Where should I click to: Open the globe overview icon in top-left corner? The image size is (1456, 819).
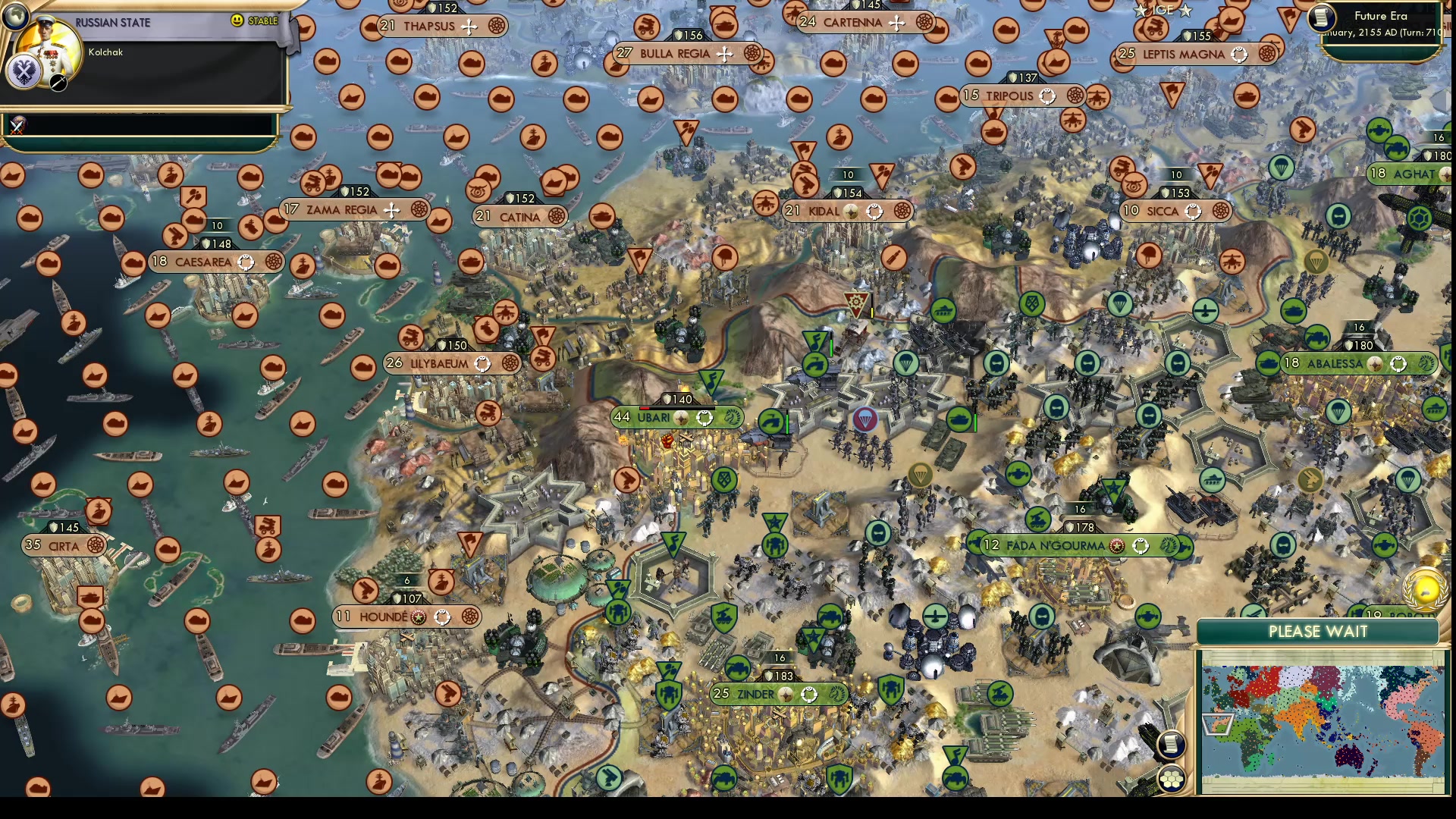tap(15, 17)
